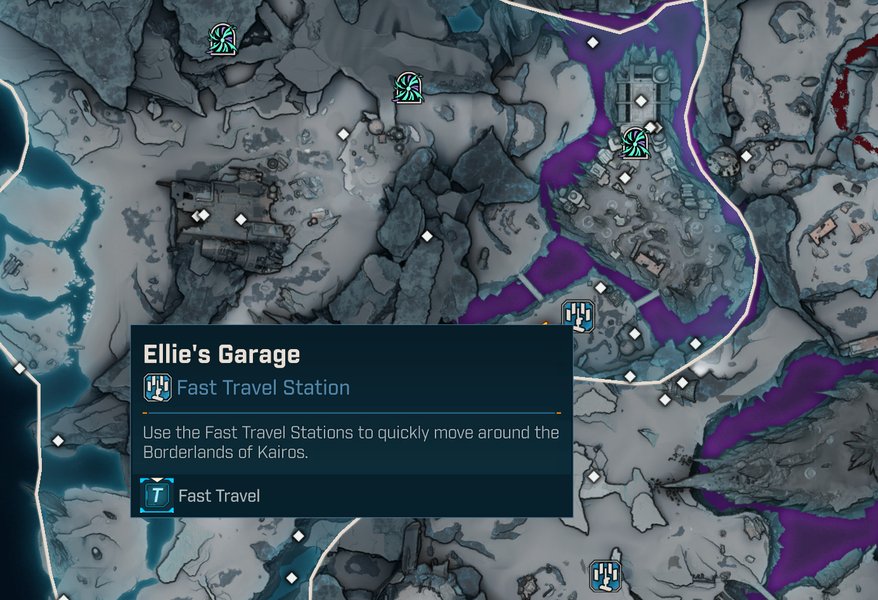Screen dimensions: 878x600
Task: Click the swirl marker inside the purple-moated compound
Action: click(x=634, y=143)
